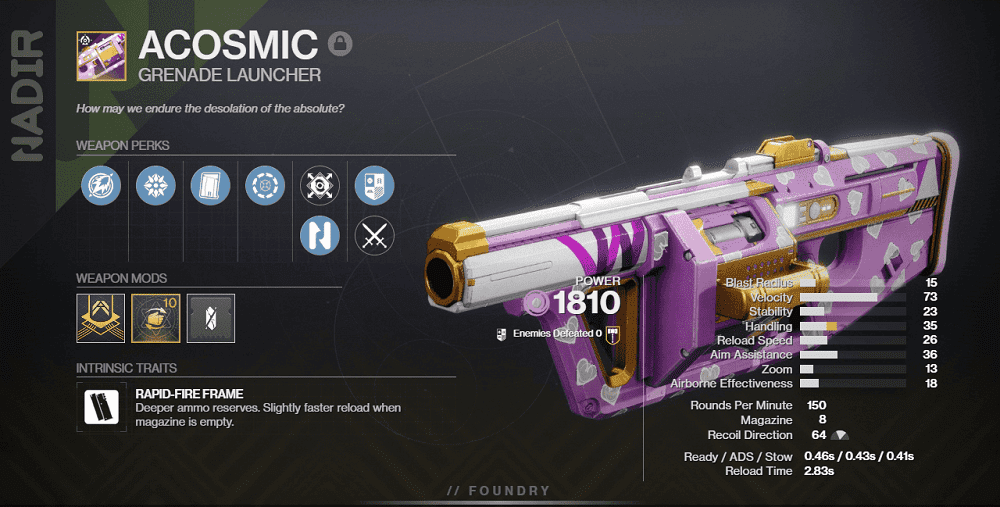Select the crossed swords perk icon
This screenshot has height=507, width=1000.
click(374, 236)
